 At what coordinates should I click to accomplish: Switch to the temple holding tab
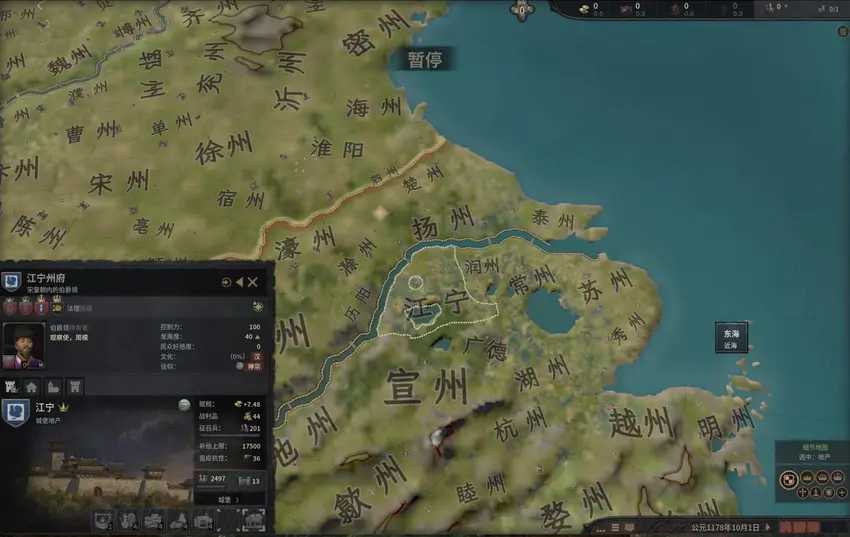[x=53, y=386]
